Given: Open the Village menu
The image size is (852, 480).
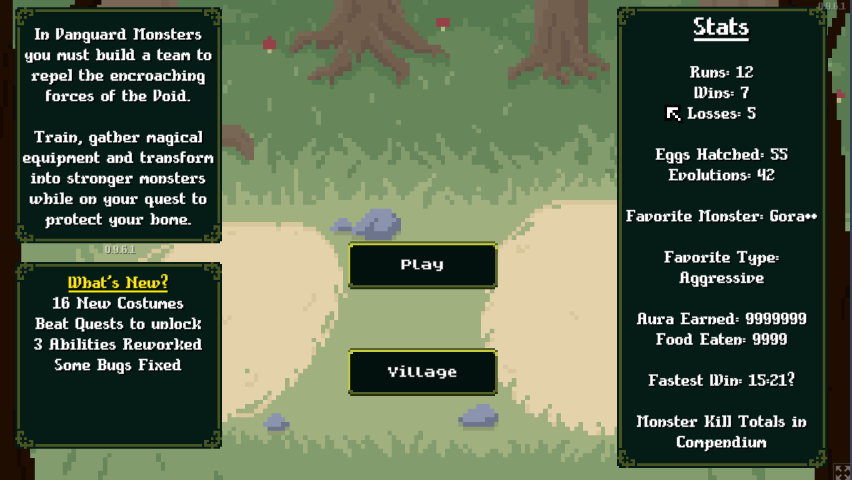Looking at the screenshot, I should click(422, 372).
